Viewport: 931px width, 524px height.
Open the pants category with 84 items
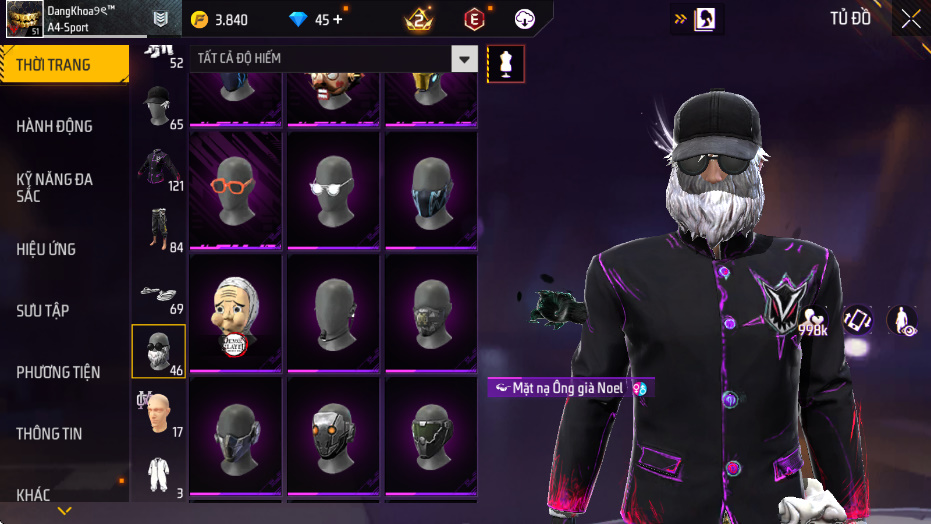coord(157,230)
